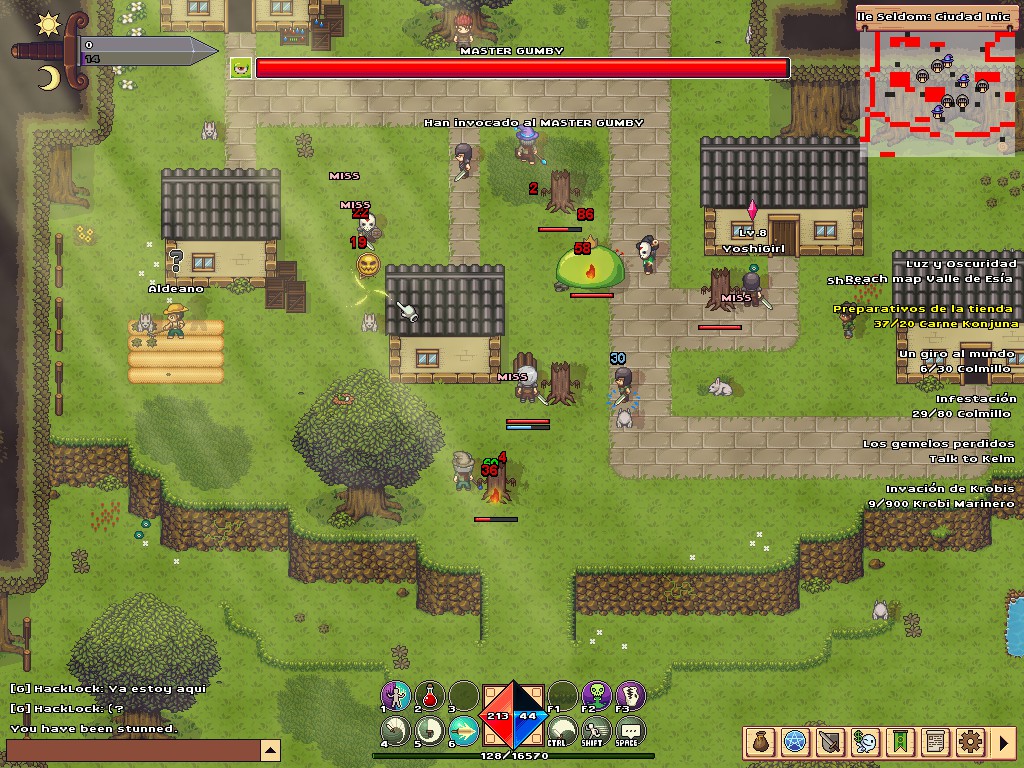Expand the chat log with the up arrow
Screen dimensions: 1024x768
pyautogui.click(x=270, y=750)
